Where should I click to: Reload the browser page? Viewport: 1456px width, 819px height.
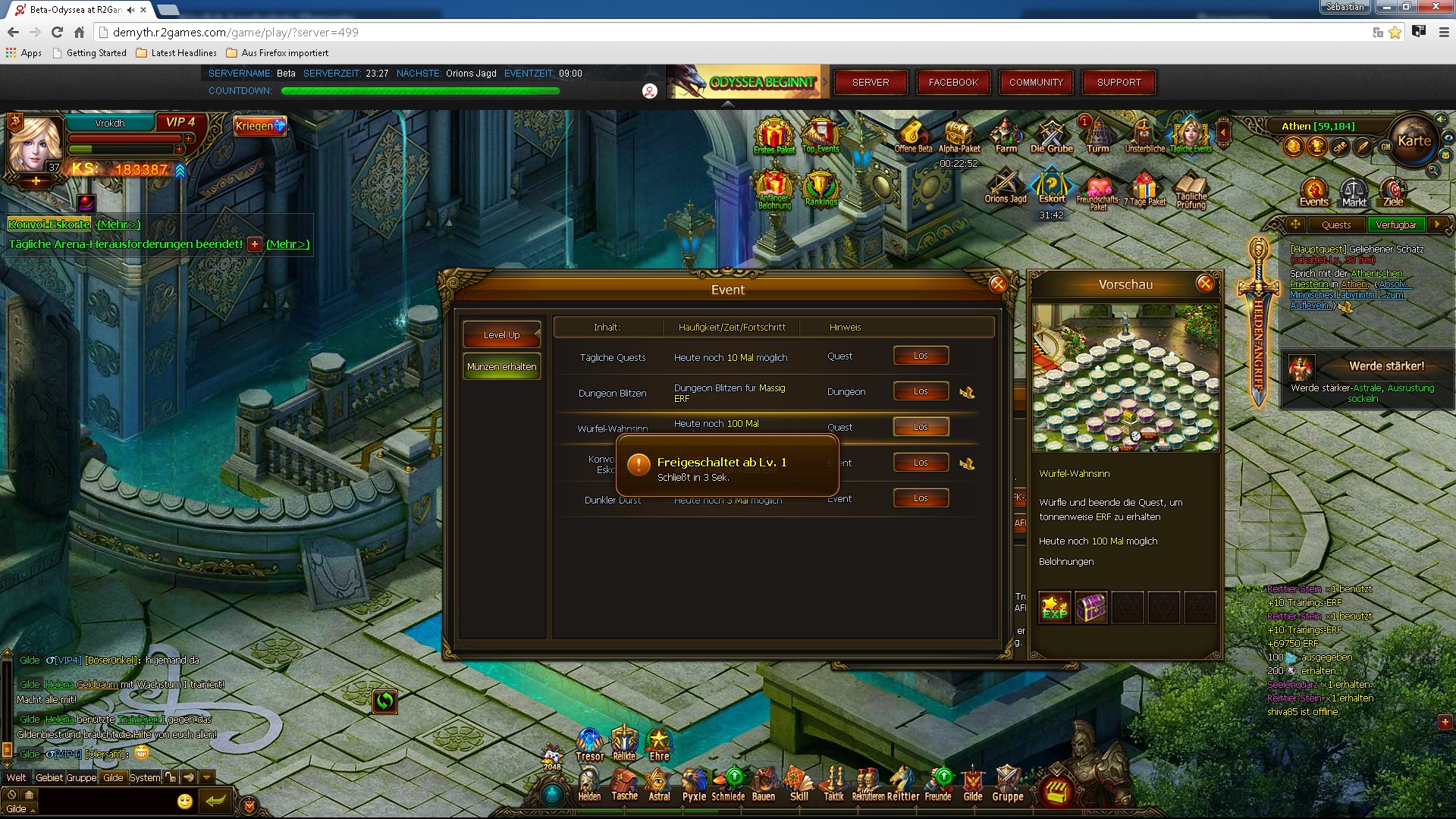[57, 32]
